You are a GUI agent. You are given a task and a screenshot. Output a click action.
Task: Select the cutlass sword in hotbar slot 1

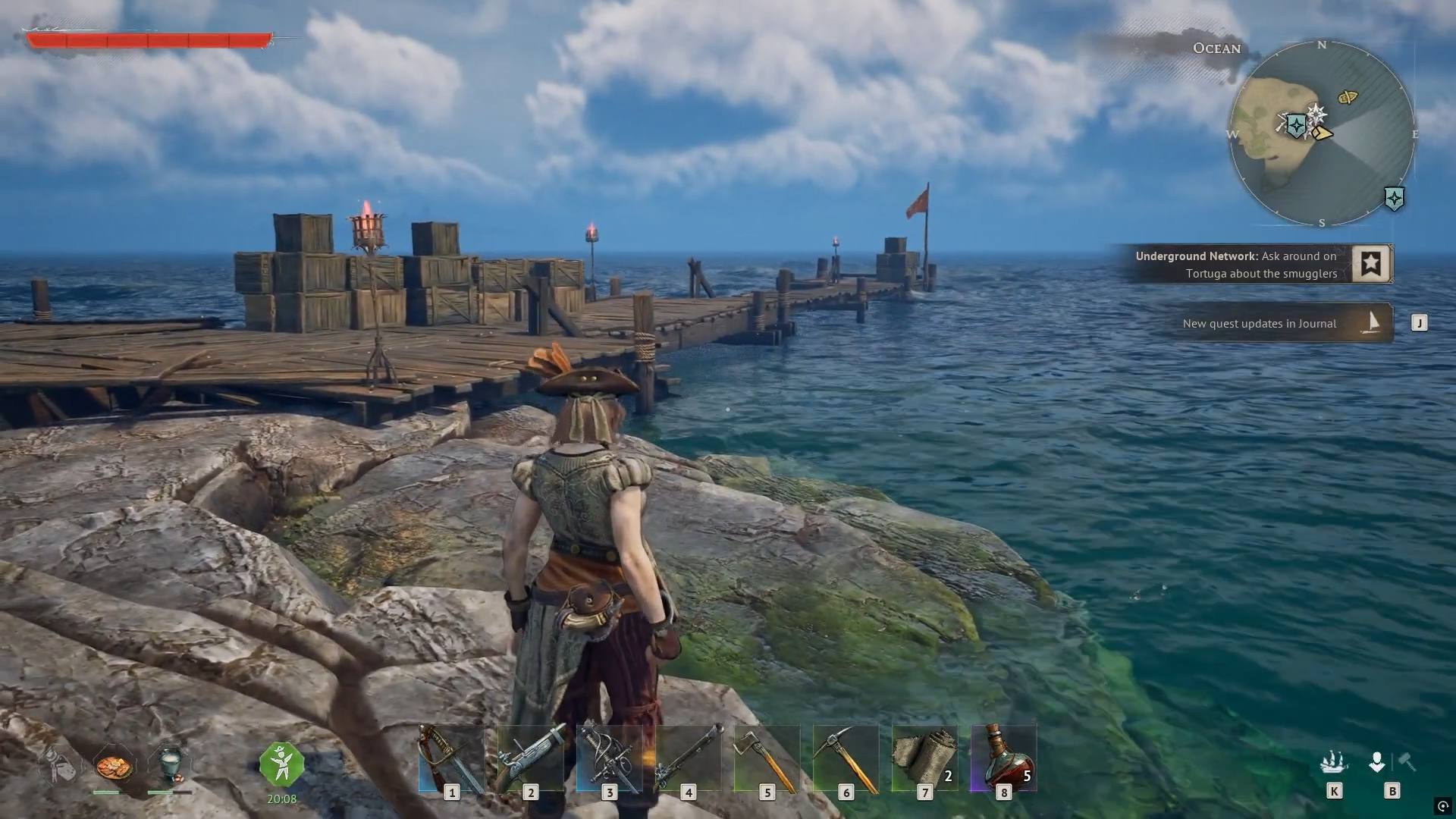[x=451, y=759]
